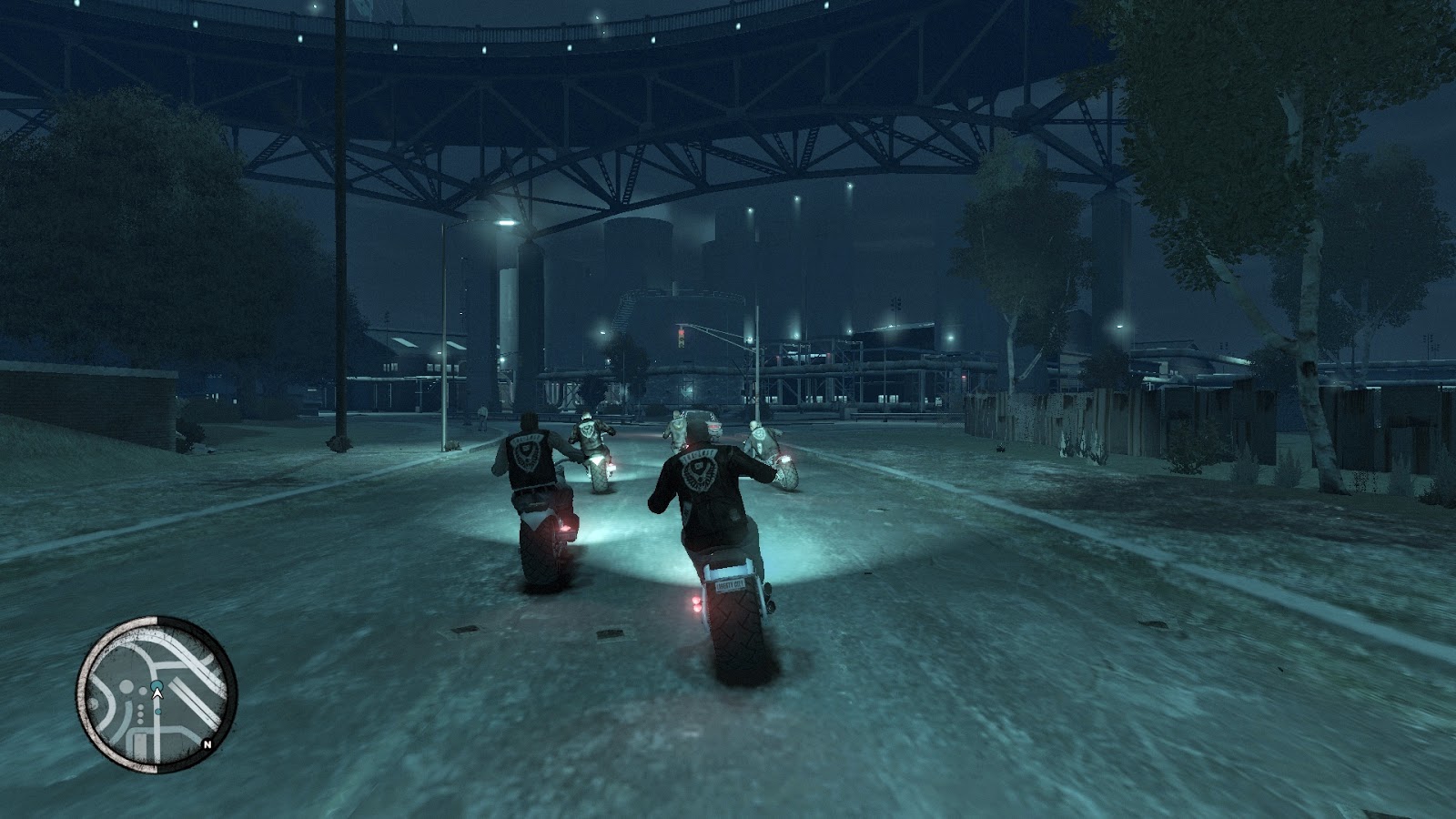Image resolution: width=1456 pixels, height=819 pixels.
Task: Click the large blue blip above player arrow
Action: pos(156,685)
